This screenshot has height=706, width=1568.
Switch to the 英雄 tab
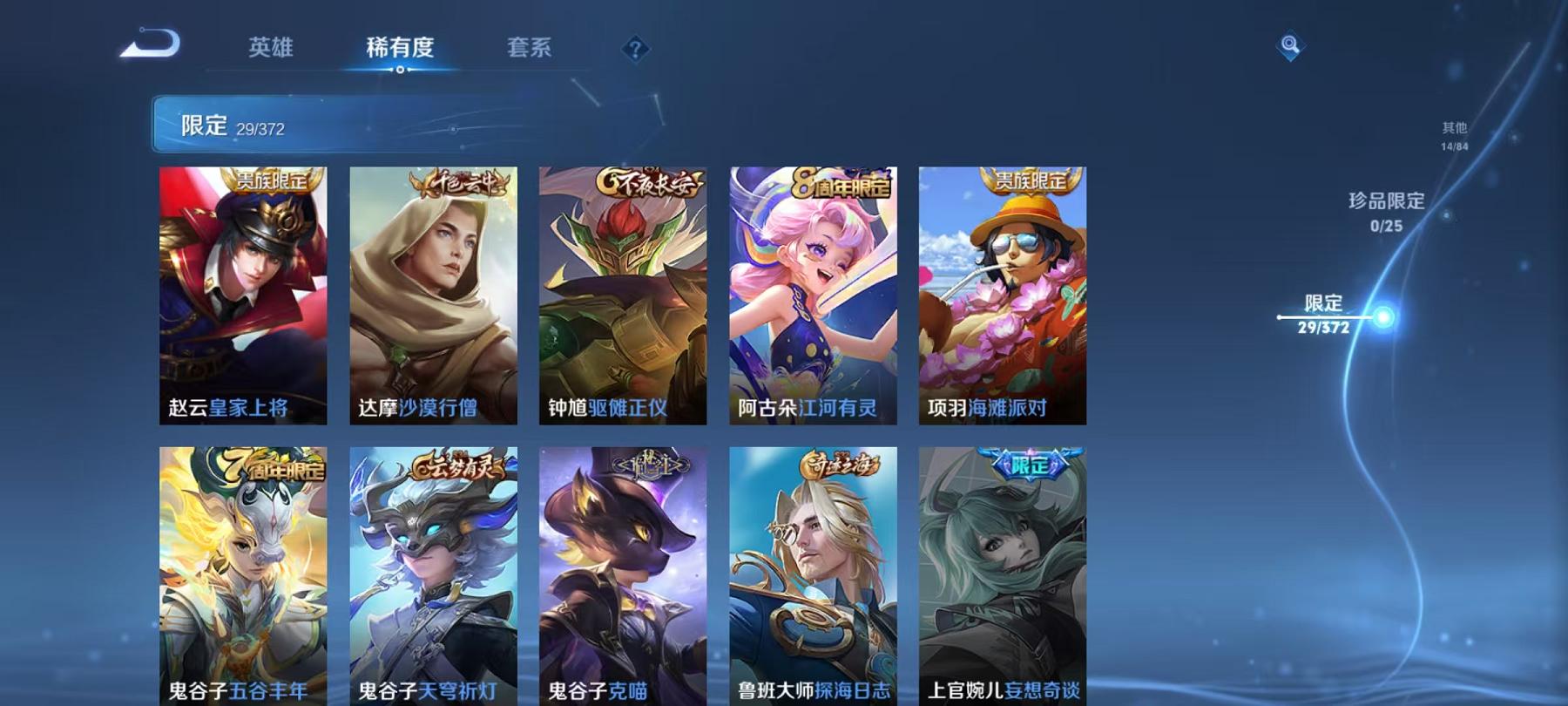[x=271, y=48]
